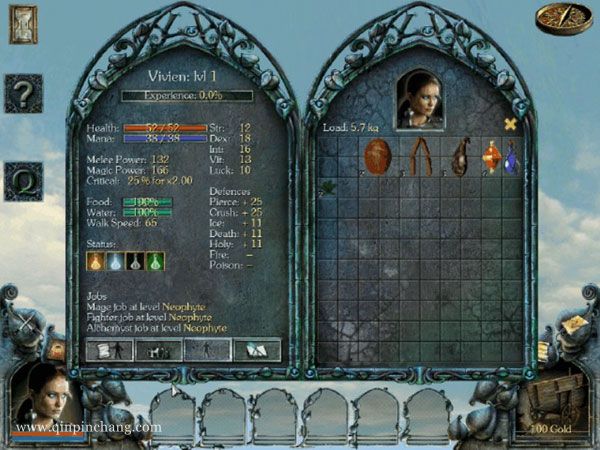Select the round bread loaf item
Screen dimensions: 600x450
point(378,155)
